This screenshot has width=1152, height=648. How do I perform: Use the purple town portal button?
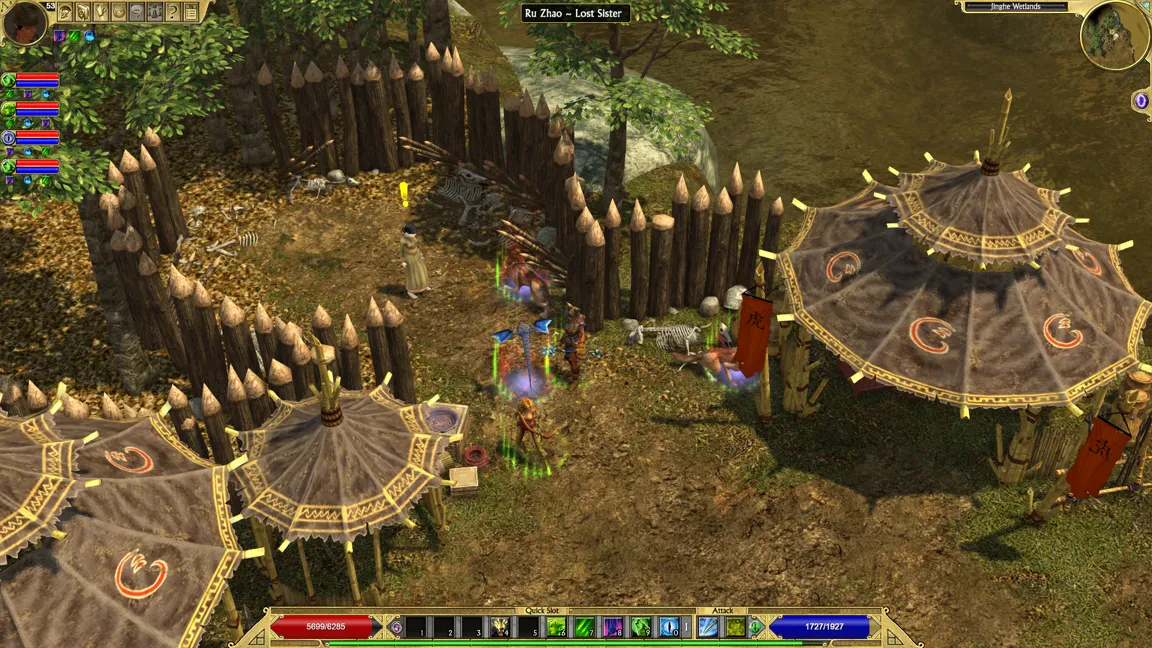pos(1141,100)
